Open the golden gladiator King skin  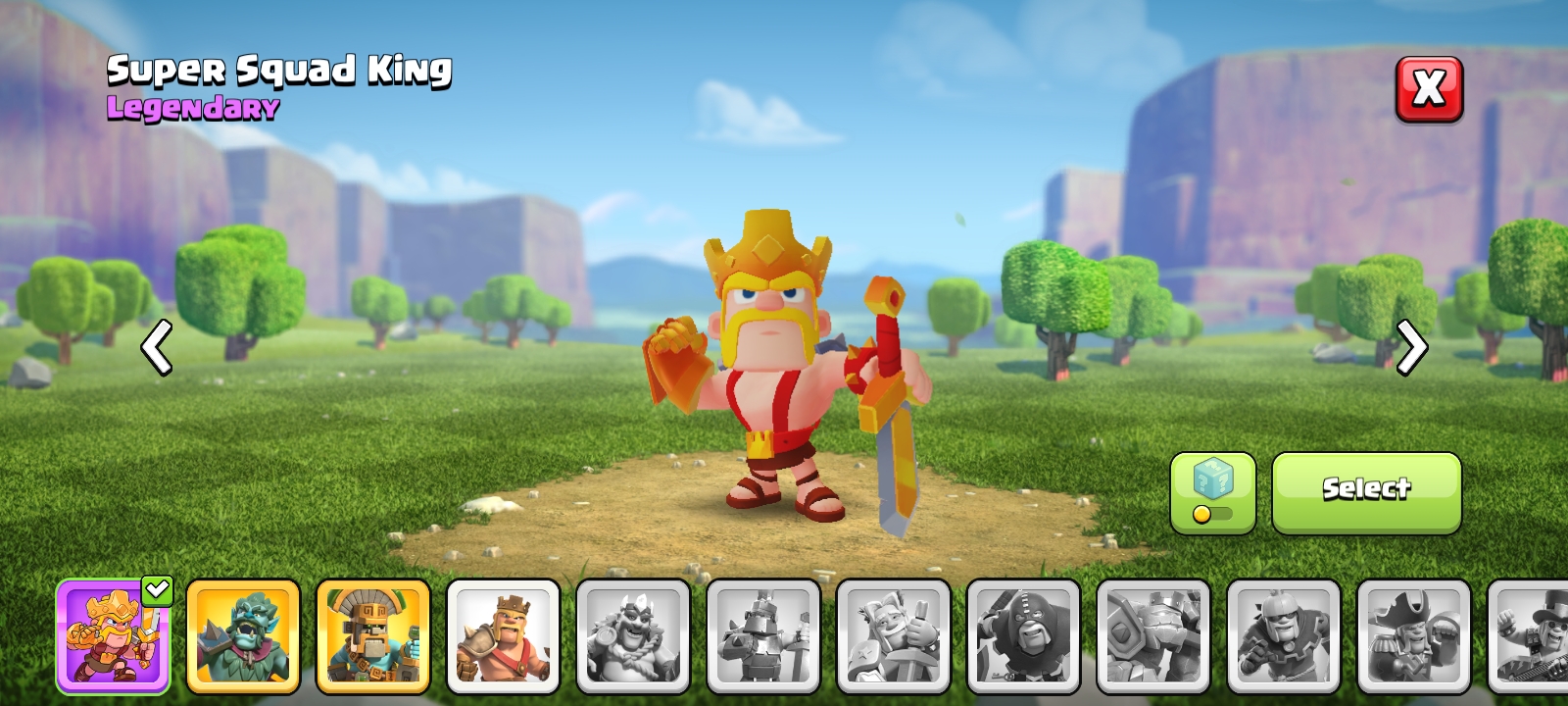(x=374, y=635)
